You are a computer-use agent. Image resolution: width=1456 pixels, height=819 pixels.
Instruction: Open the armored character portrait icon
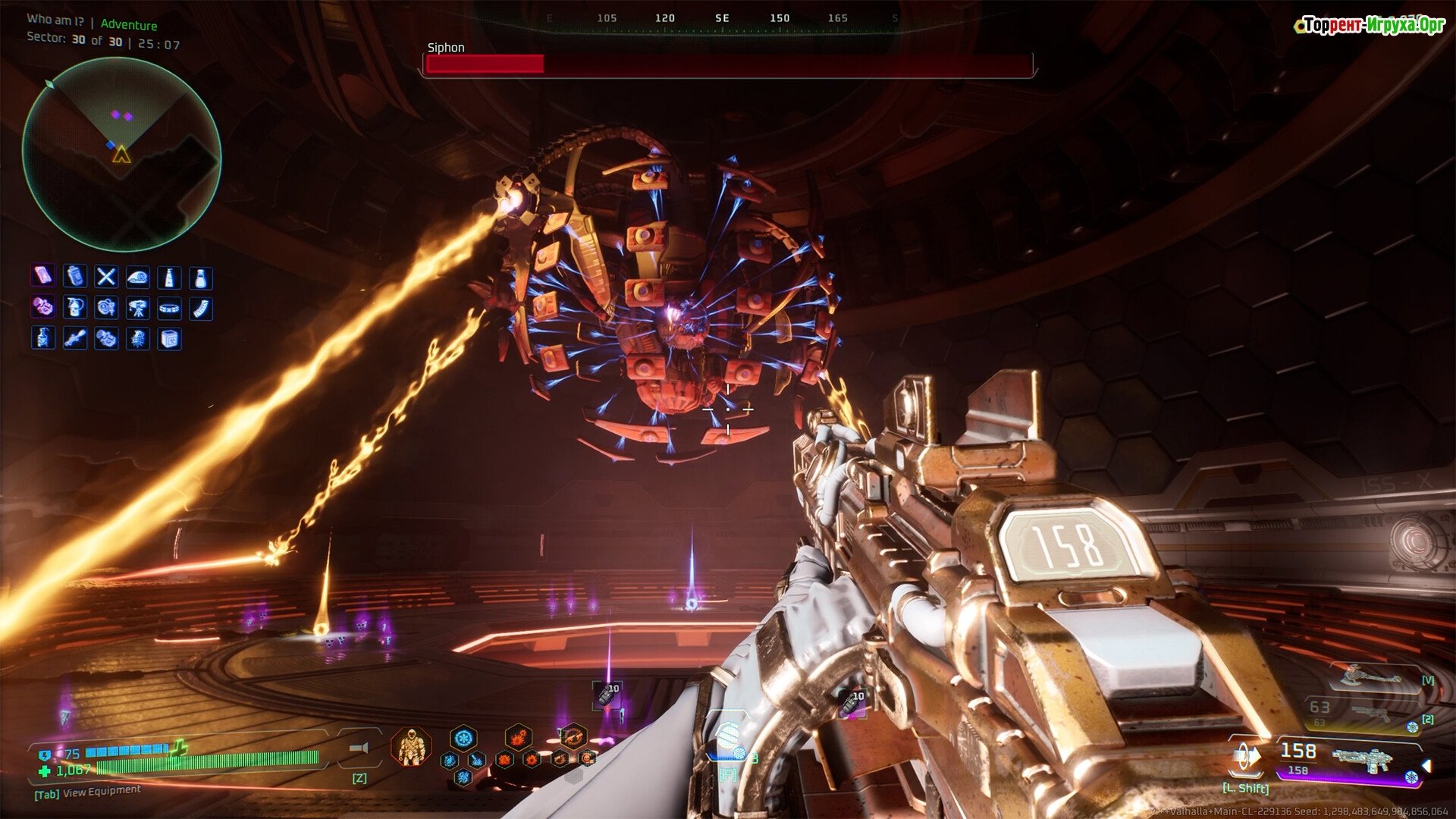point(411,745)
